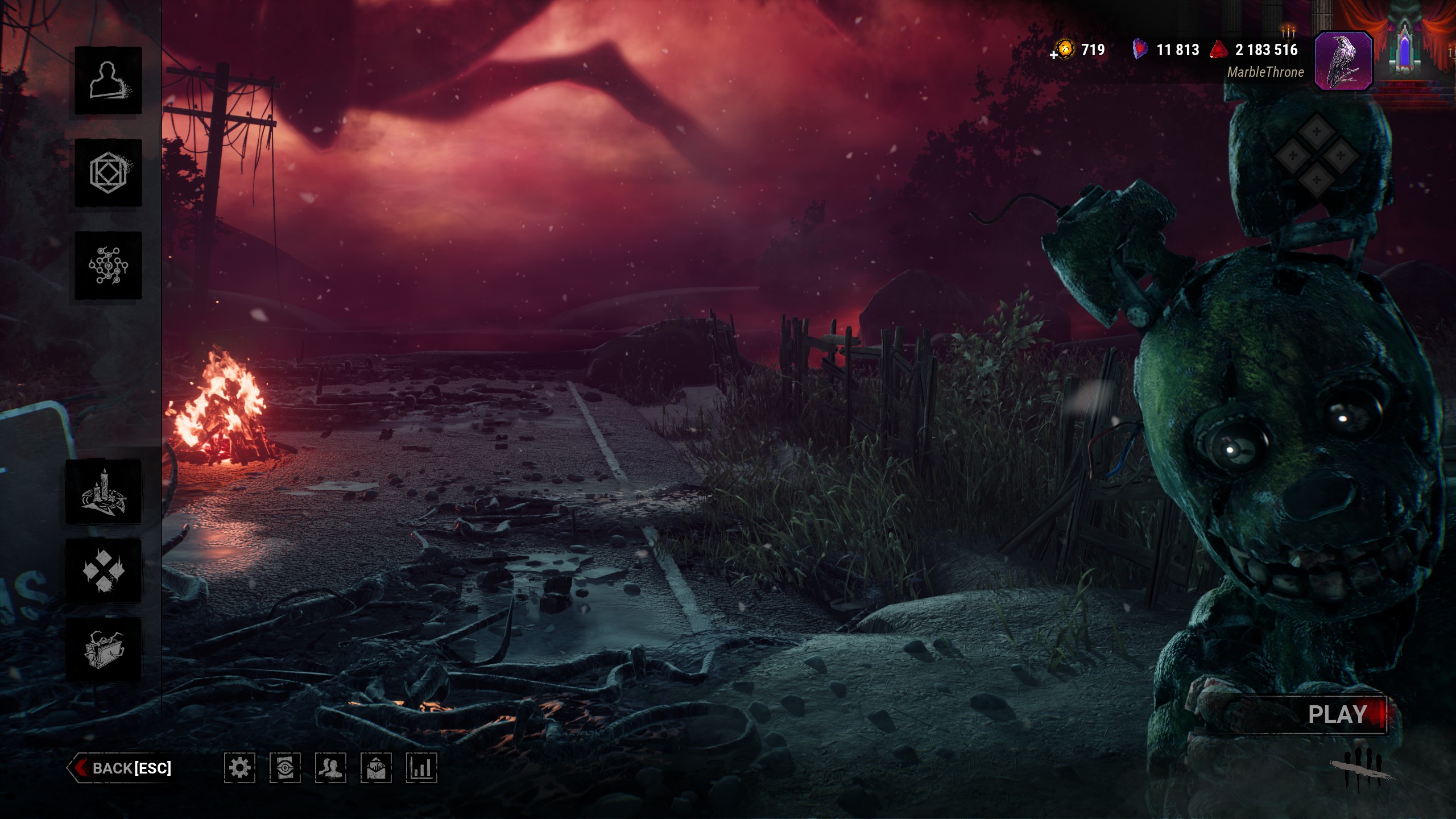Open the toolbox with claws icon
Image resolution: width=1456 pixels, height=819 pixels.
coord(104,650)
